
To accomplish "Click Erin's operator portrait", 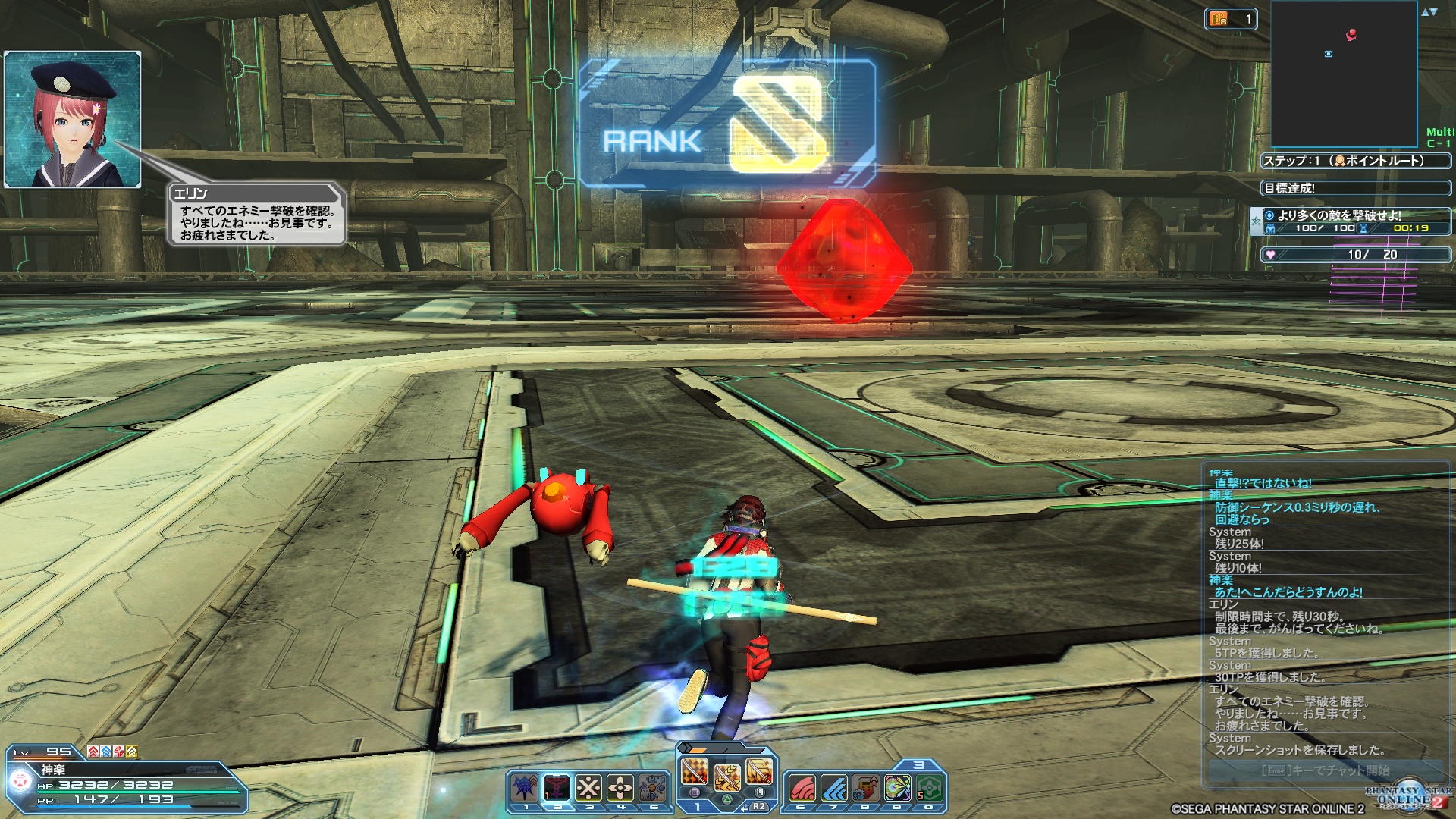I will point(73,119).
